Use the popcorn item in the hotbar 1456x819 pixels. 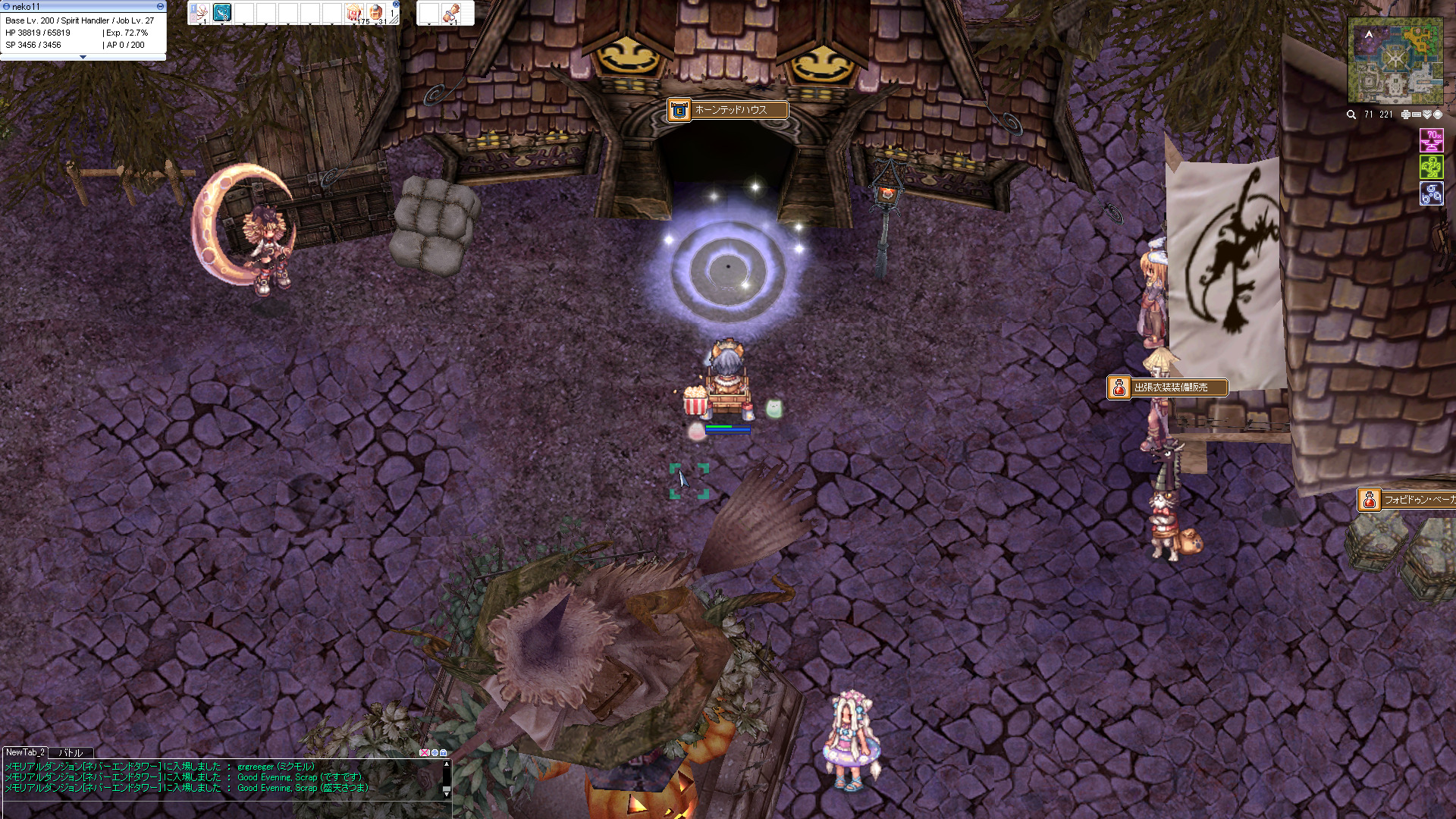click(353, 12)
